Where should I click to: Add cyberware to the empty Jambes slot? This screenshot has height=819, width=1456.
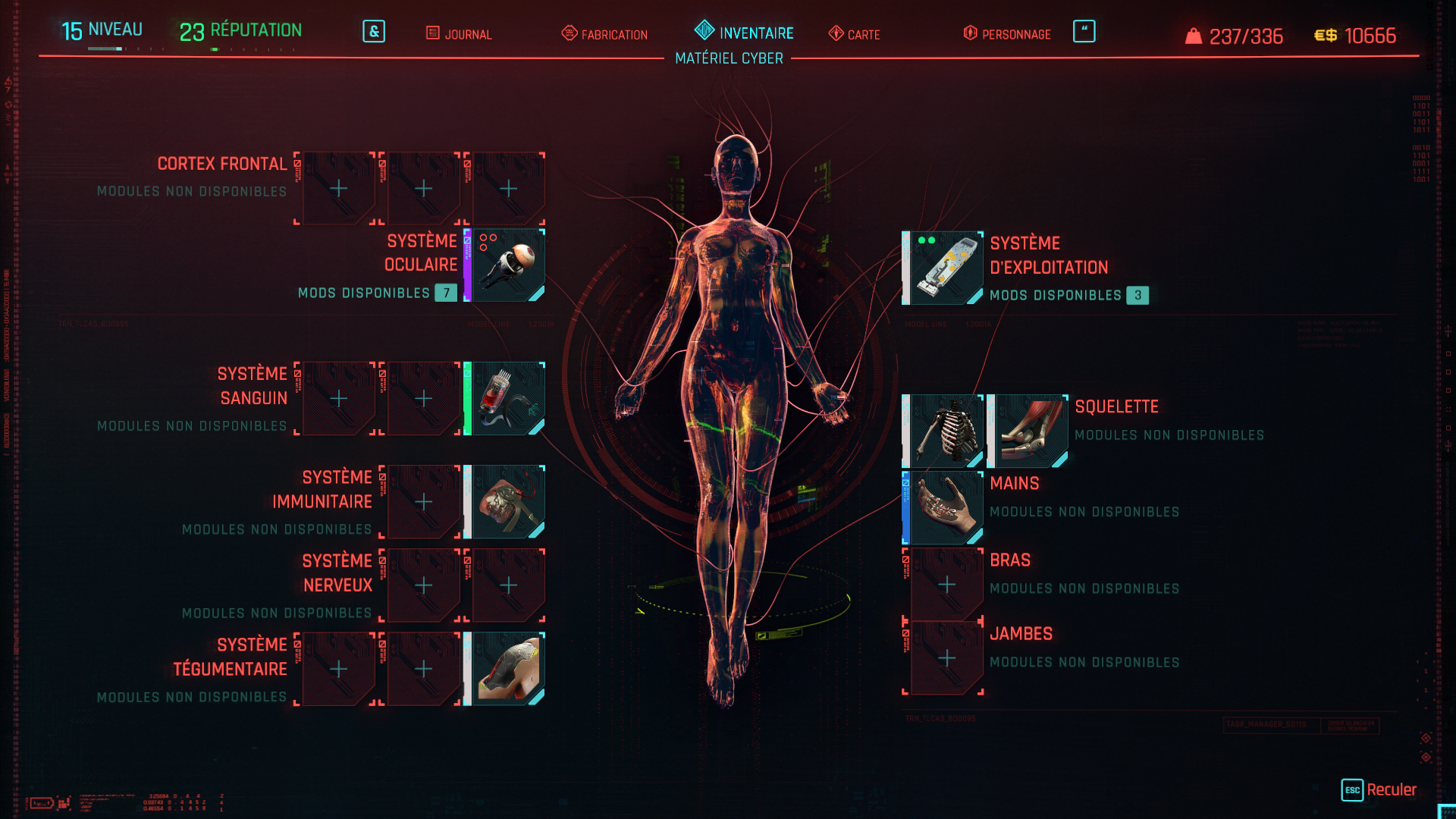(x=946, y=658)
